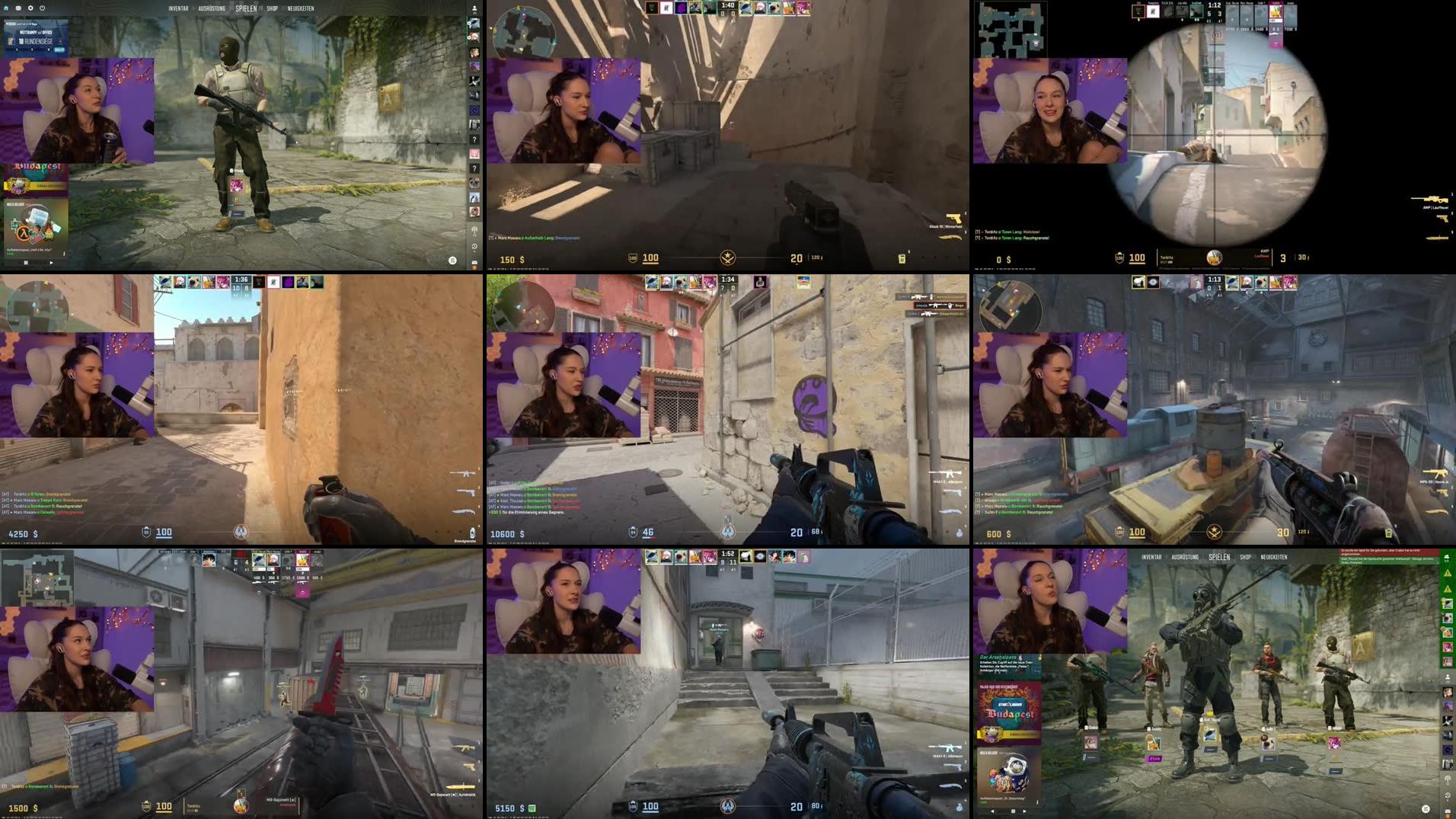The height and width of the screenshot is (819, 1456).
Task: Open the settings gear in the top-left corner
Action: (x=30, y=8)
